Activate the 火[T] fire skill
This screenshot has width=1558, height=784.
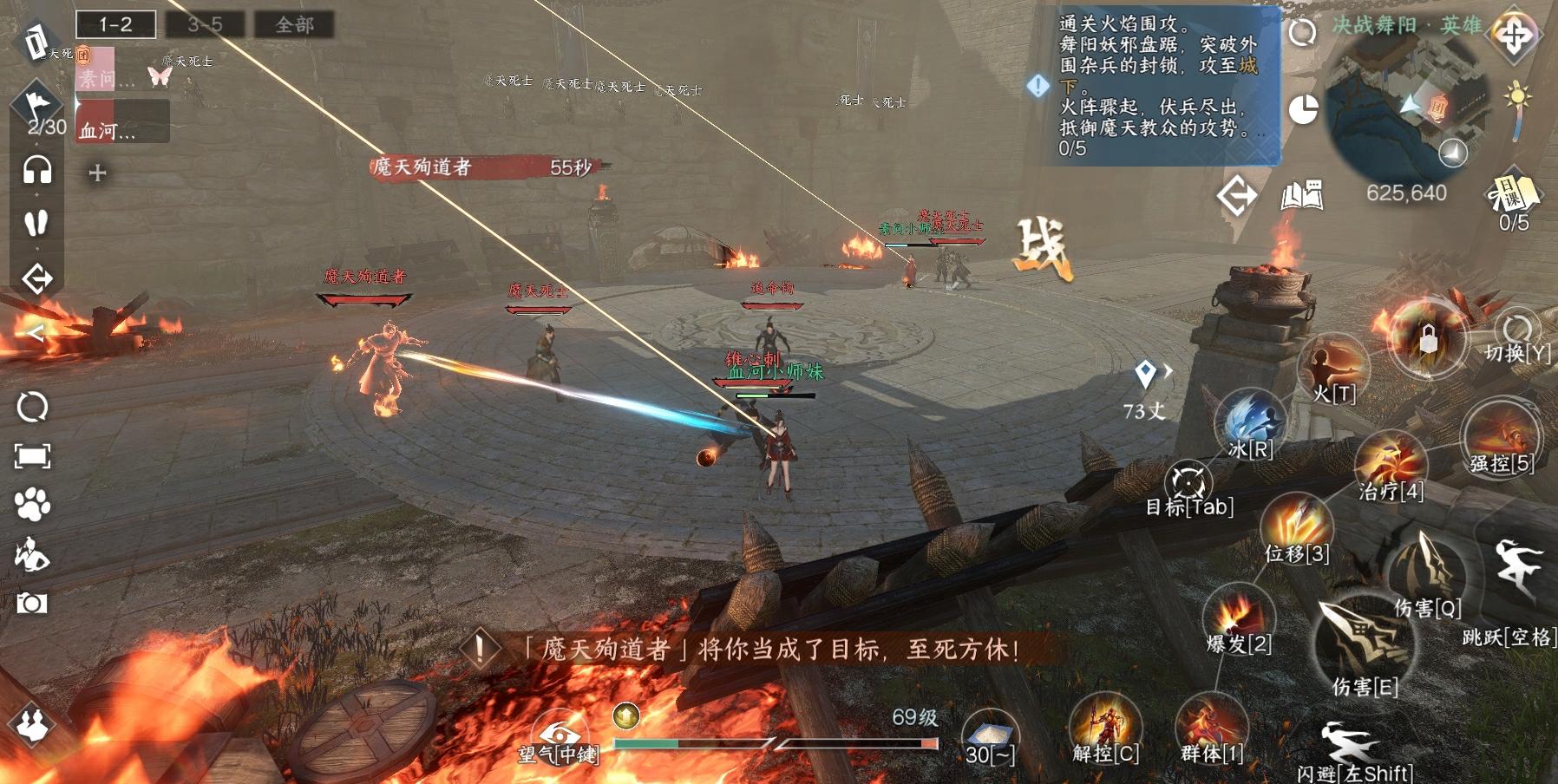1332,365
